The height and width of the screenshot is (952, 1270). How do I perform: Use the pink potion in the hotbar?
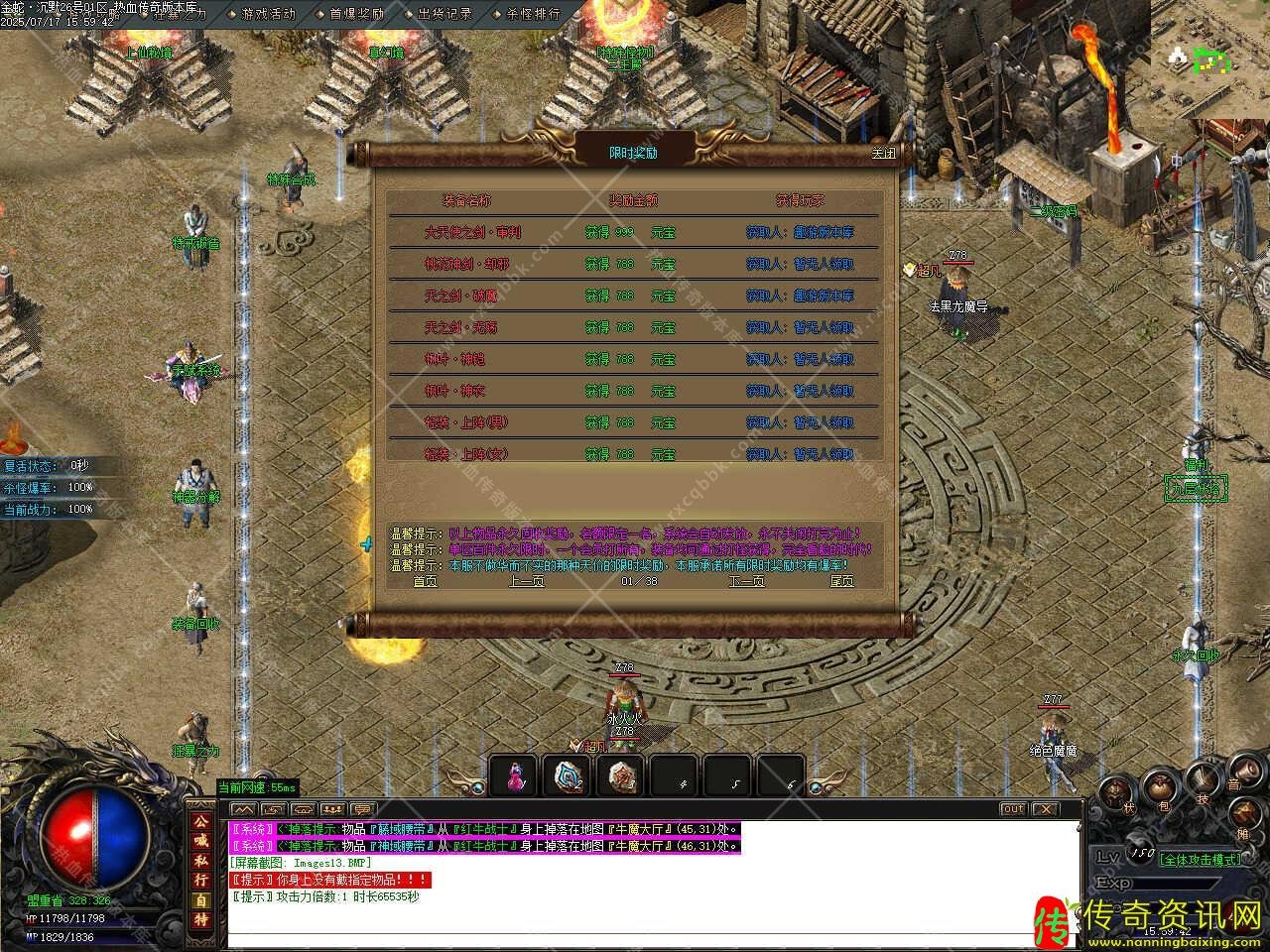[514, 775]
